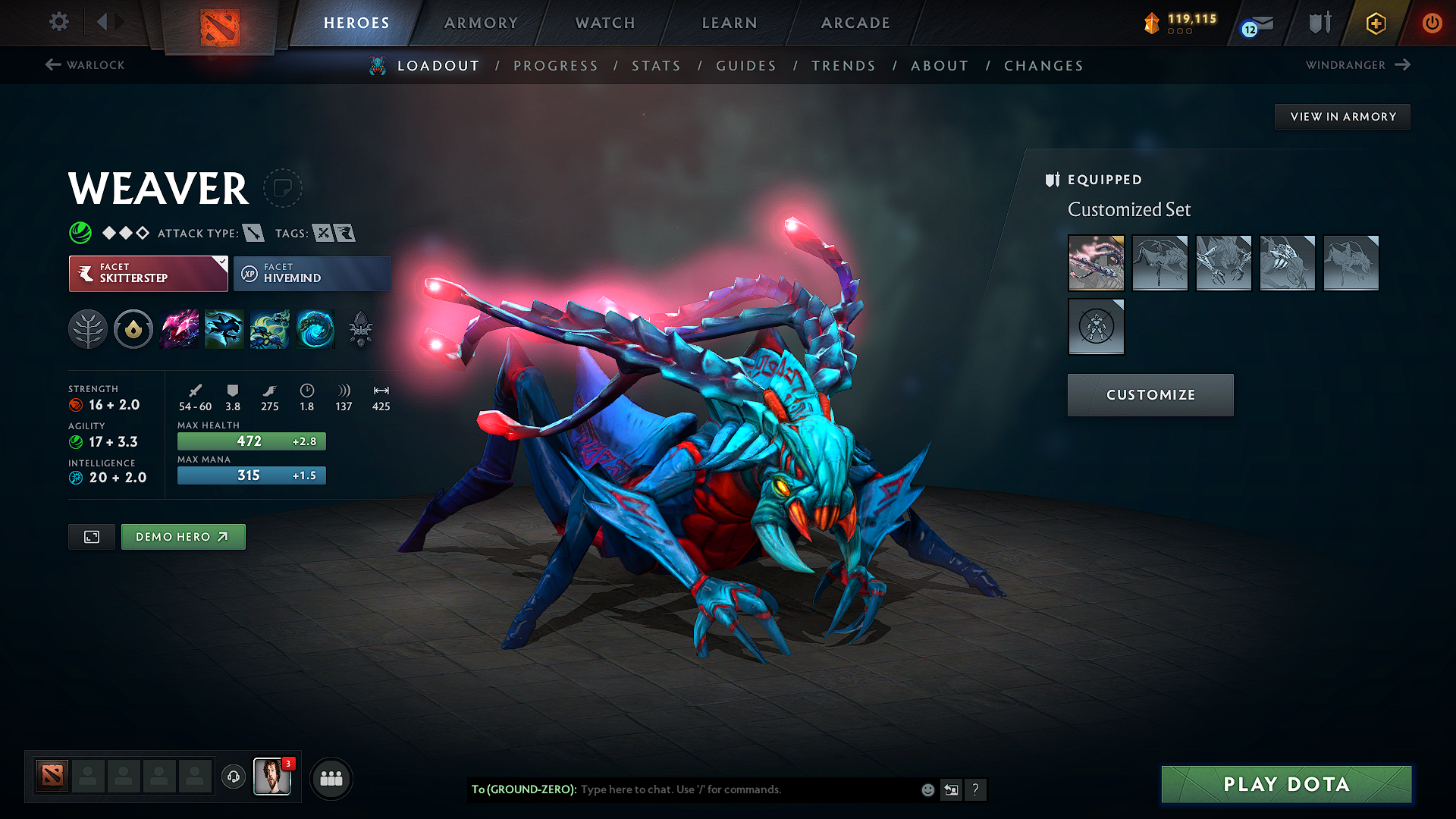Open the settings gear
1456x819 pixels.
click(x=58, y=22)
